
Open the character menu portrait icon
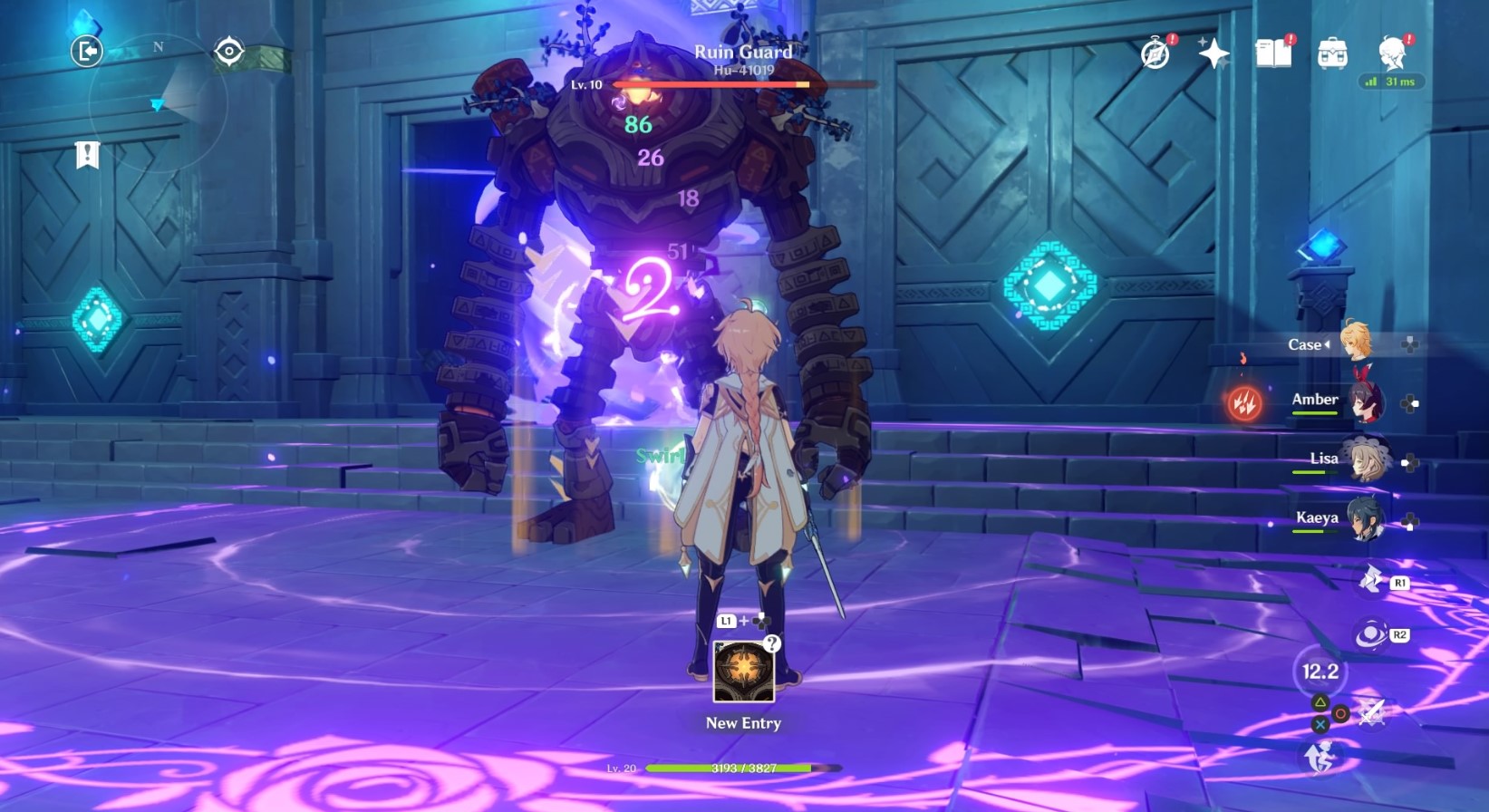tap(1392, 54)
